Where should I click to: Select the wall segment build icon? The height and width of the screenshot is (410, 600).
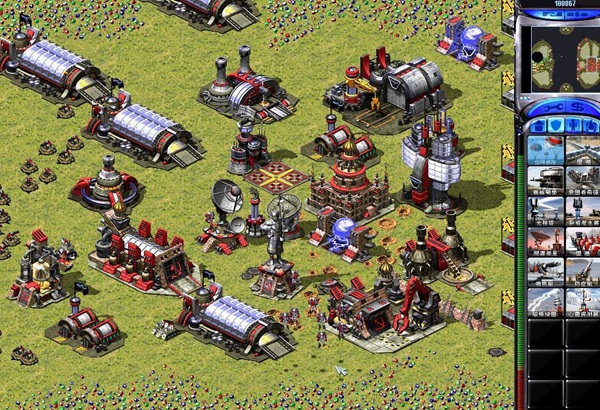(582, 151)
